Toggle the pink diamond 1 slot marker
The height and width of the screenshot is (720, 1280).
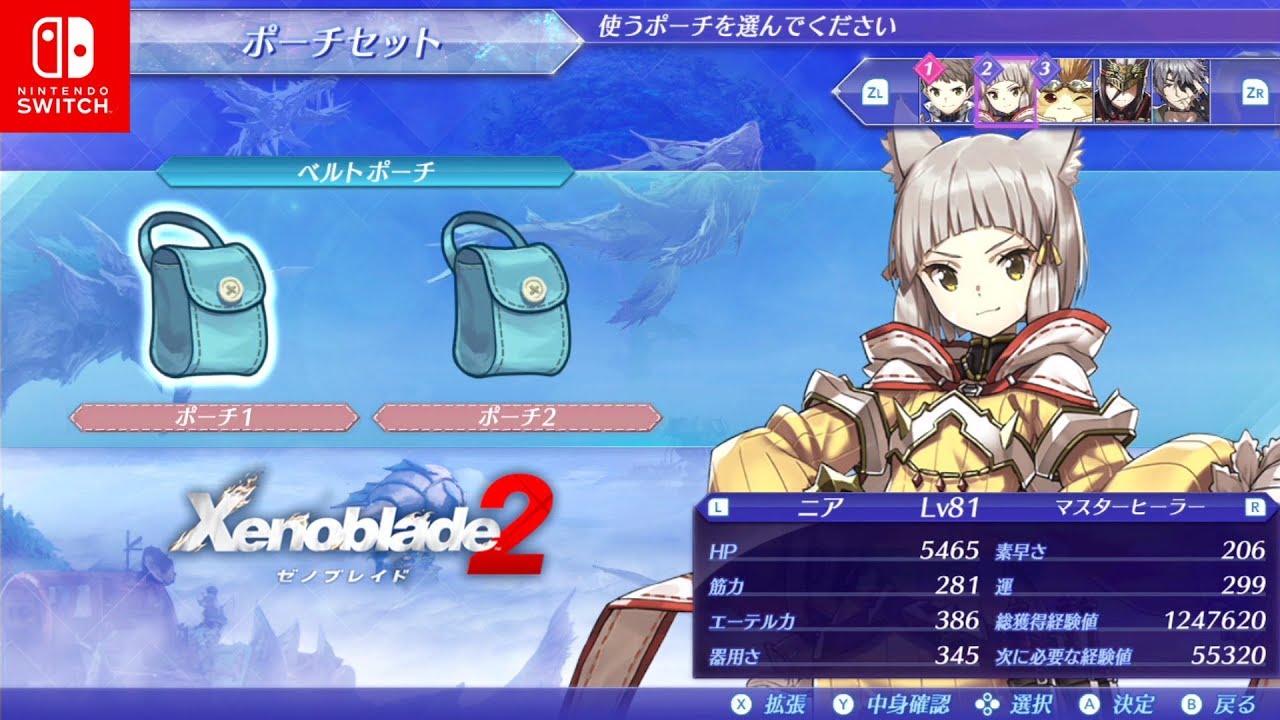(x=930, y=69)
